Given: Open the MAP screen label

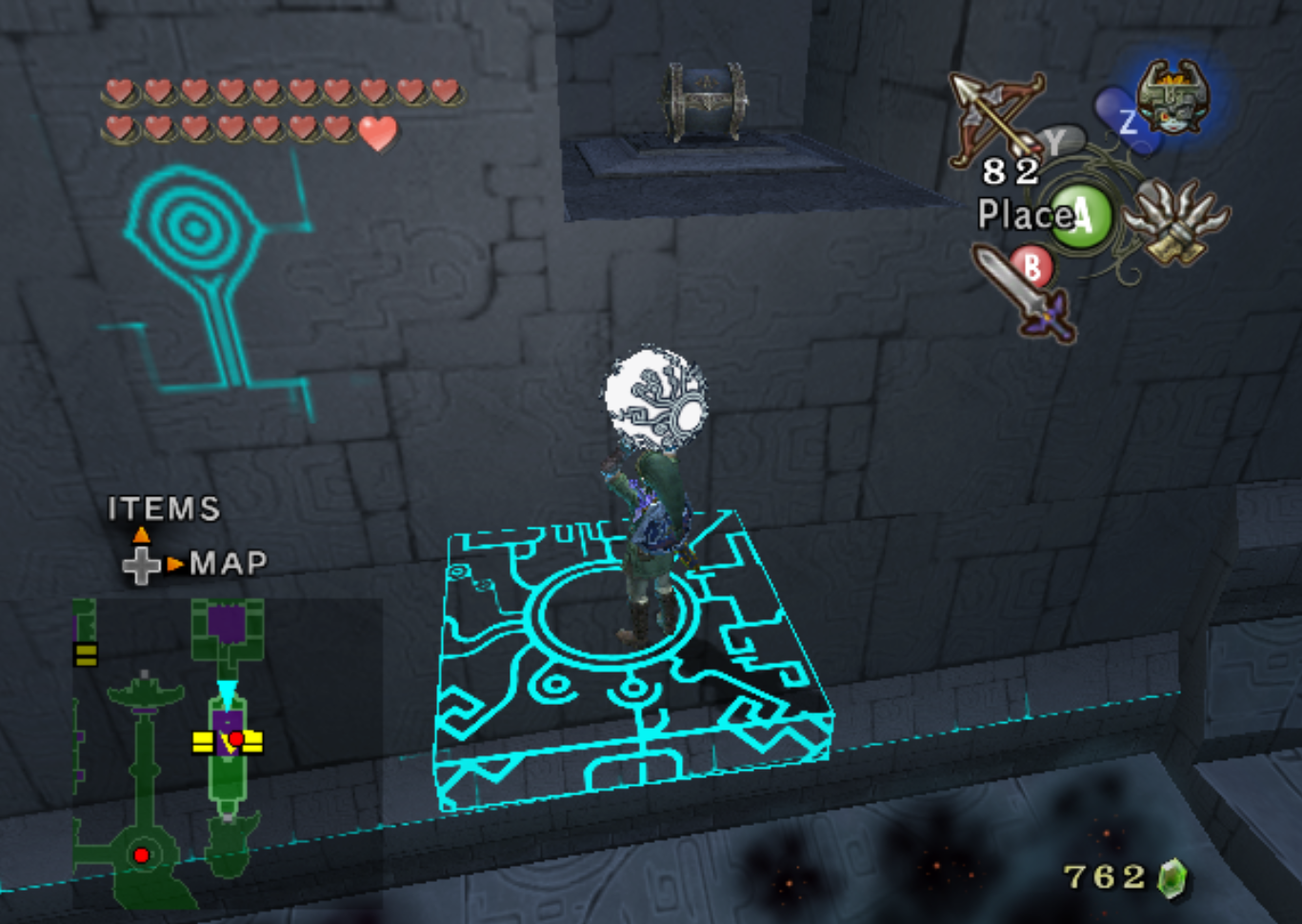Looking at the screenshot, I should click(228, 564).
